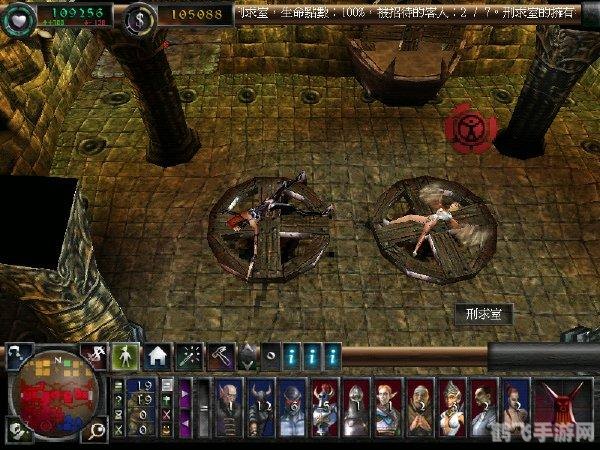Open the spells tab with the magic wand

pos(187,354)
